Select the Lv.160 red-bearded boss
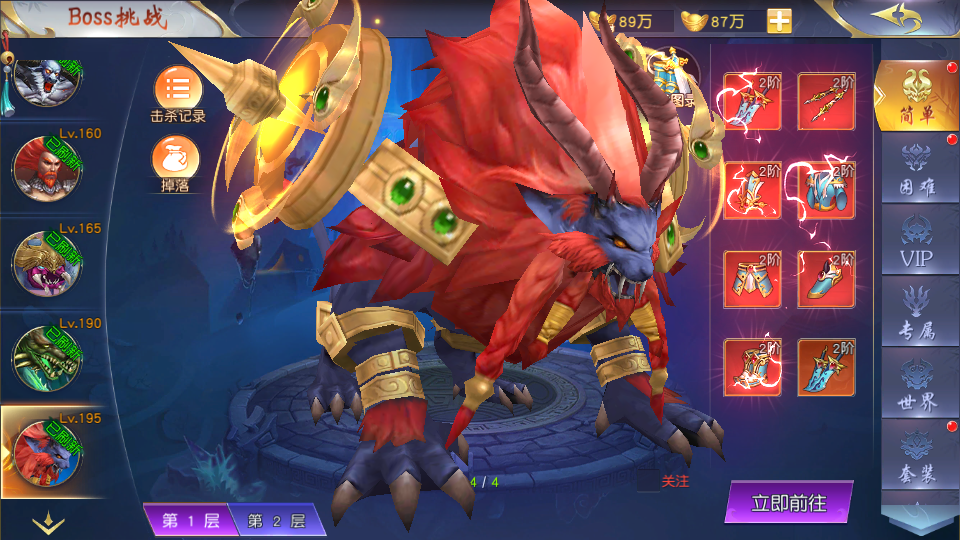Image resolution: width=960 pixels, height=540 pixels. click(47, 166)
